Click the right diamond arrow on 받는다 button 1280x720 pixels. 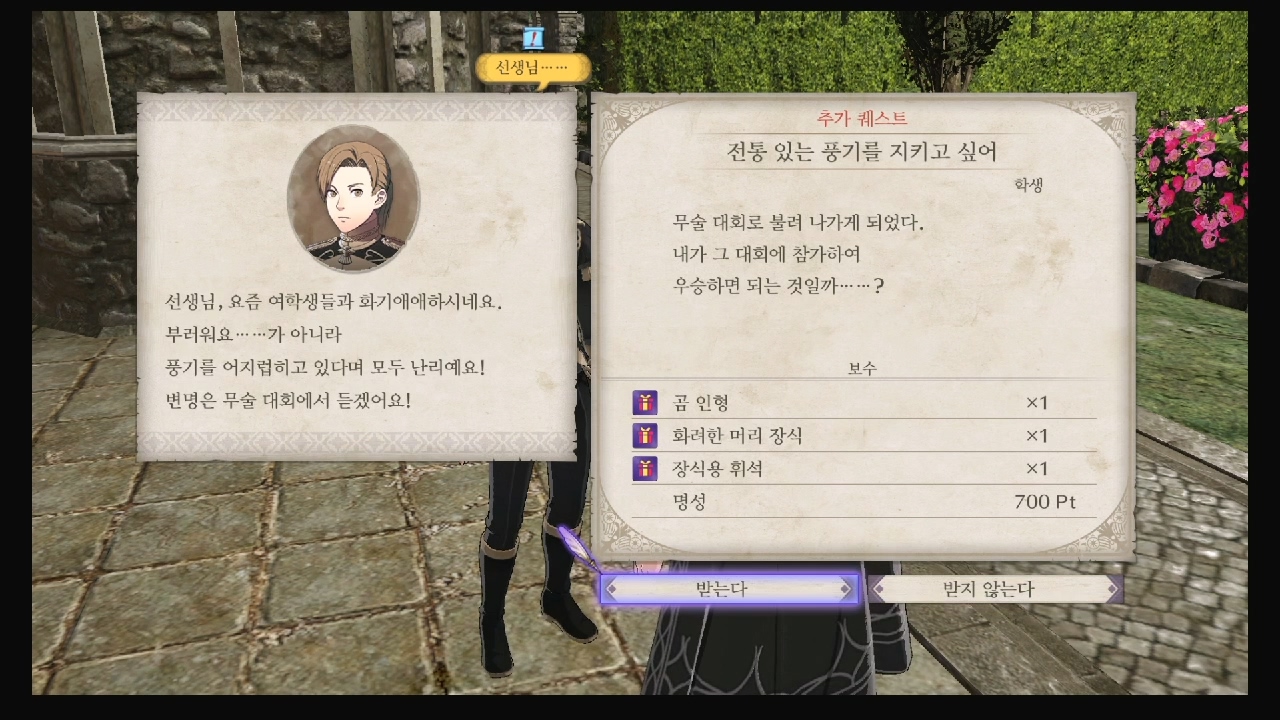click(x=846, y=589)
